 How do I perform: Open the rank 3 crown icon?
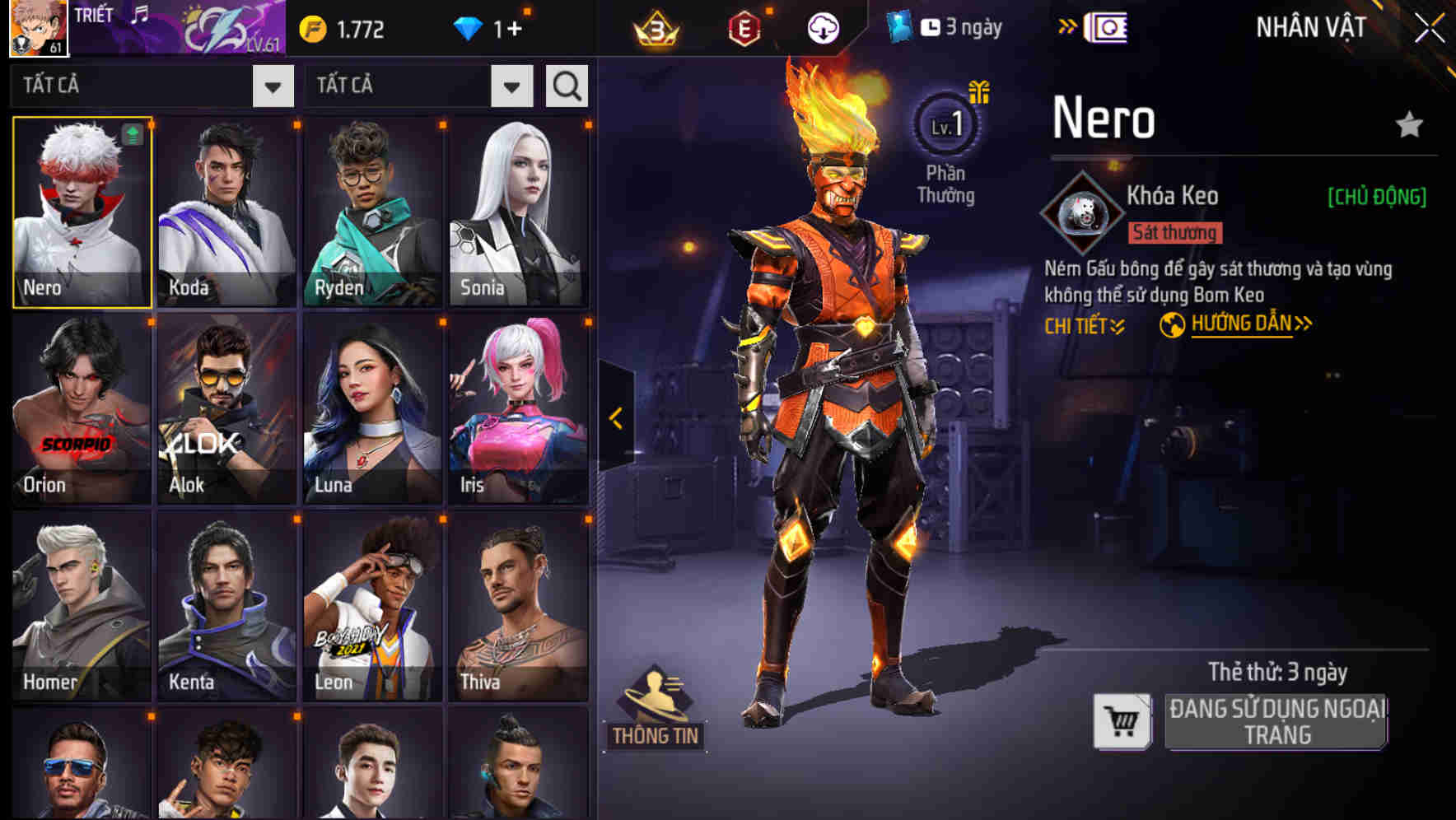659,26
